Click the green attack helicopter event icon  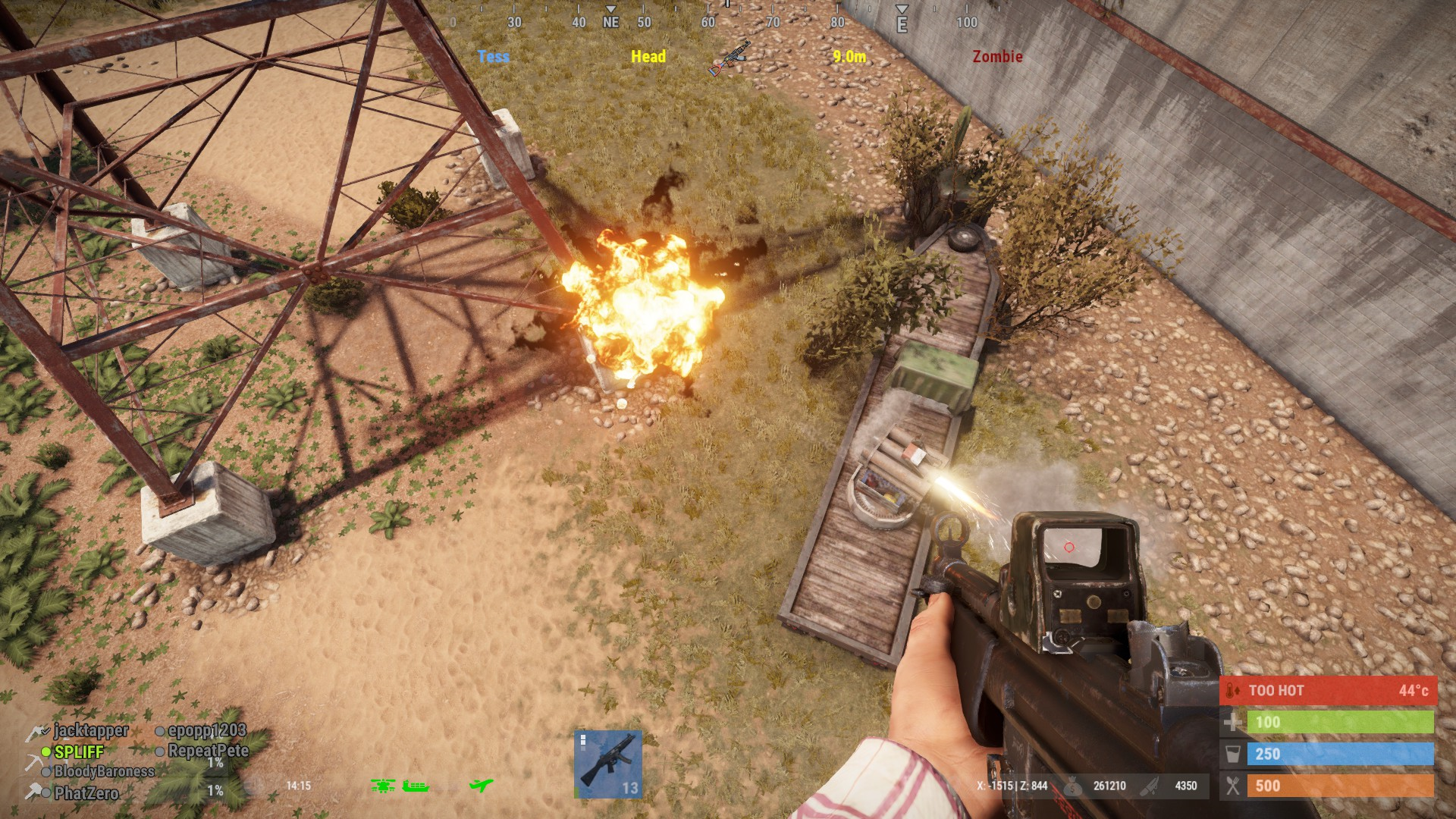pos(383,786)
